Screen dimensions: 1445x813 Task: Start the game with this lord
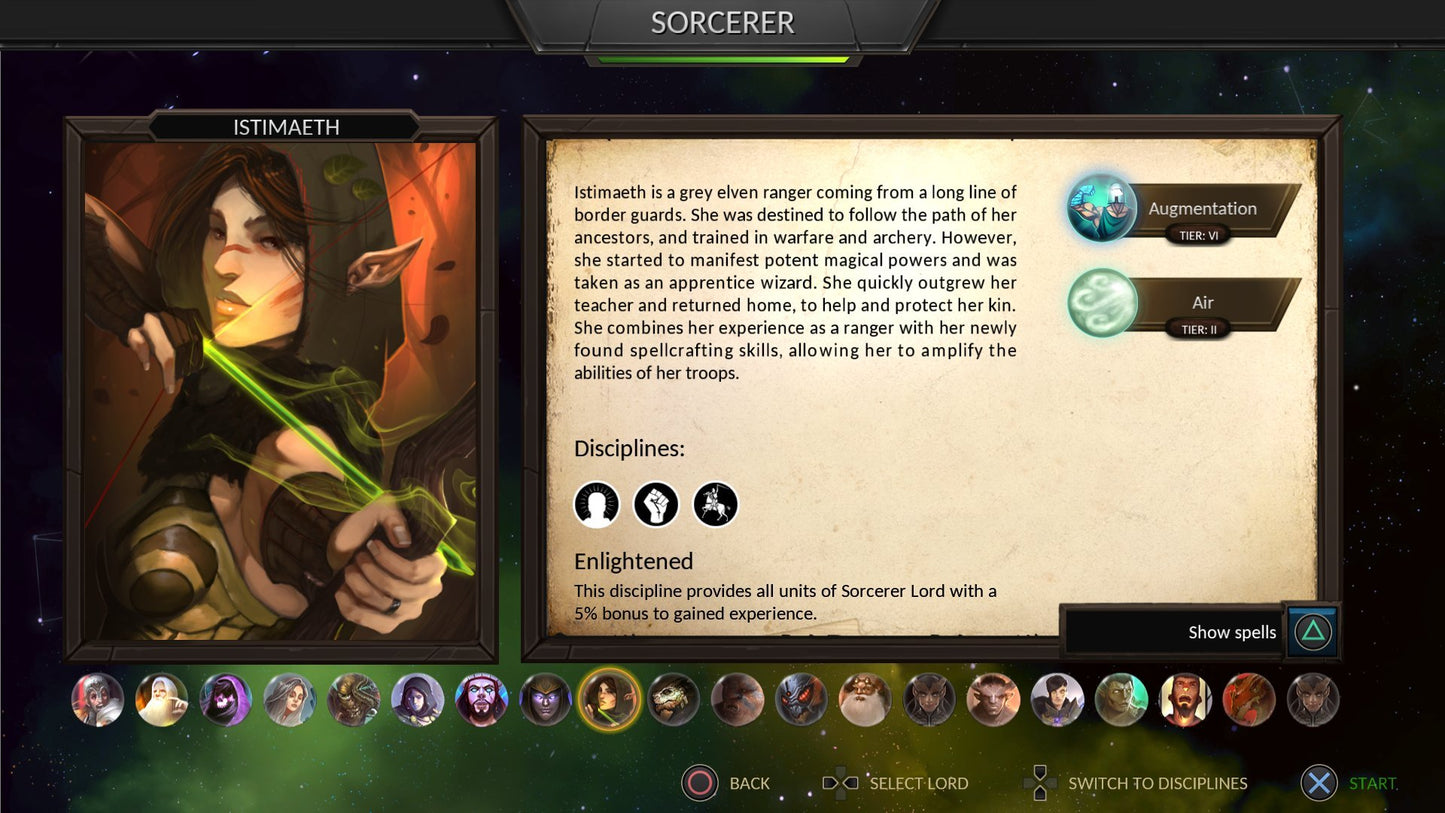1319,783
